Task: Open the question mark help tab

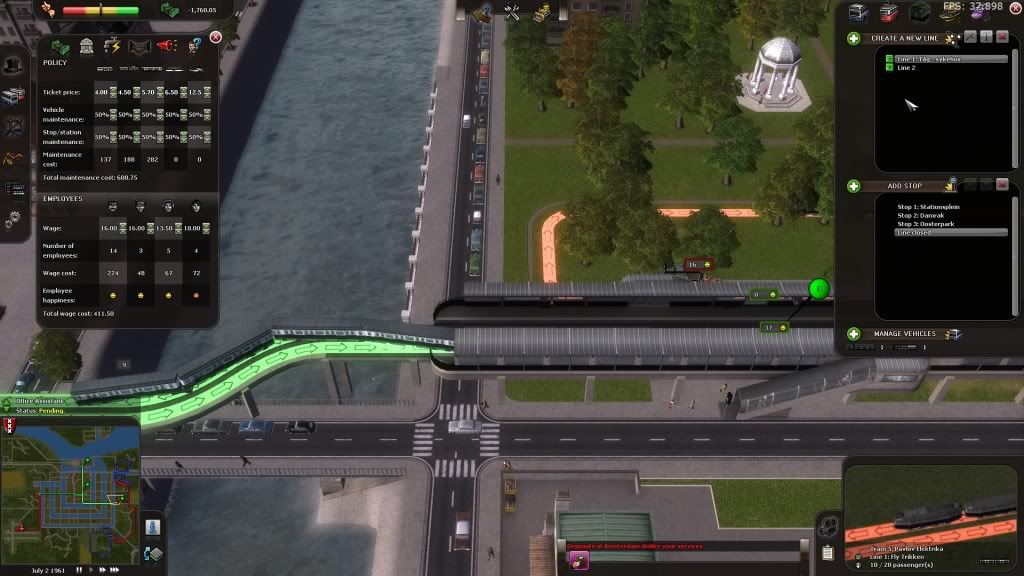Action: pyautogui.click(x=193, y=46)
